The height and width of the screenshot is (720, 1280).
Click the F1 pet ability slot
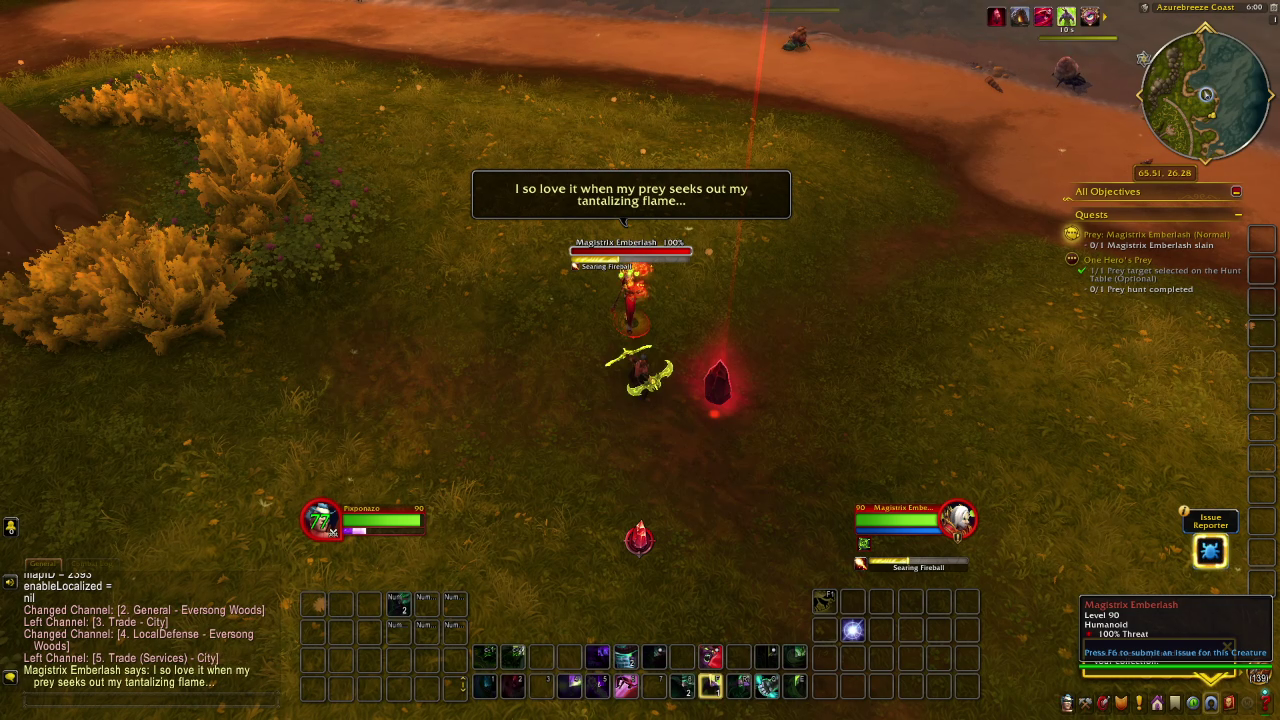(x=824, y=600)
